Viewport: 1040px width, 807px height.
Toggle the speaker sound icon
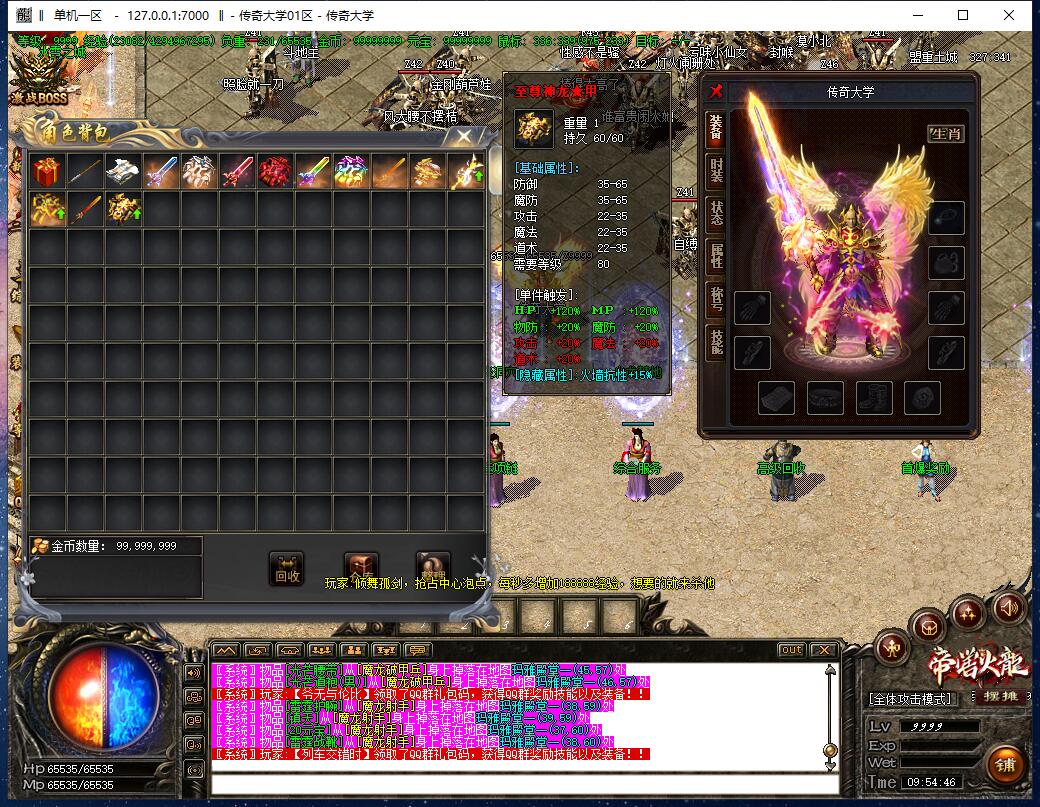[1008, 606]
